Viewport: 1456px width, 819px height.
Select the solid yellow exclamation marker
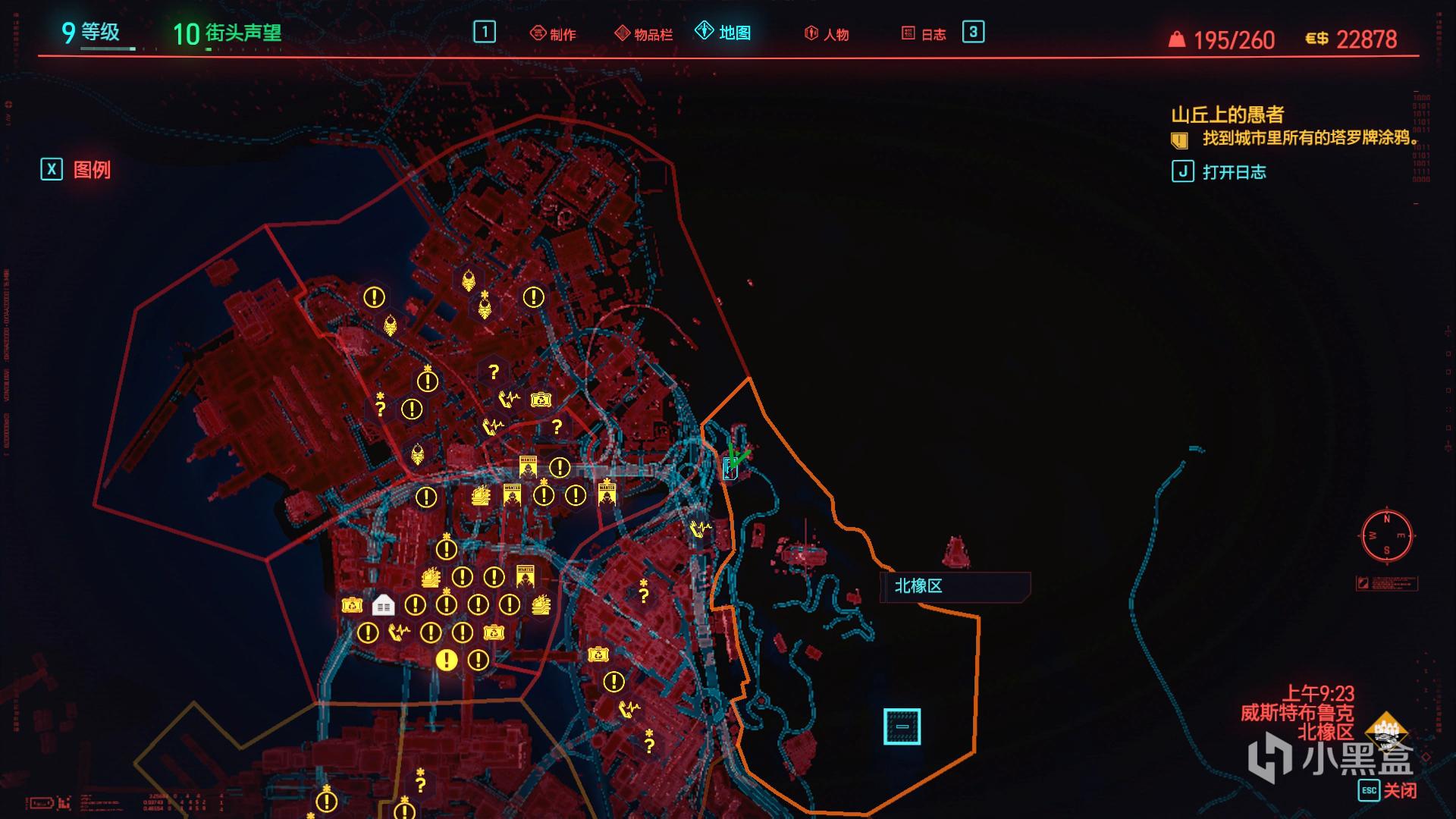pyautogui.click(x=447, y=660)
